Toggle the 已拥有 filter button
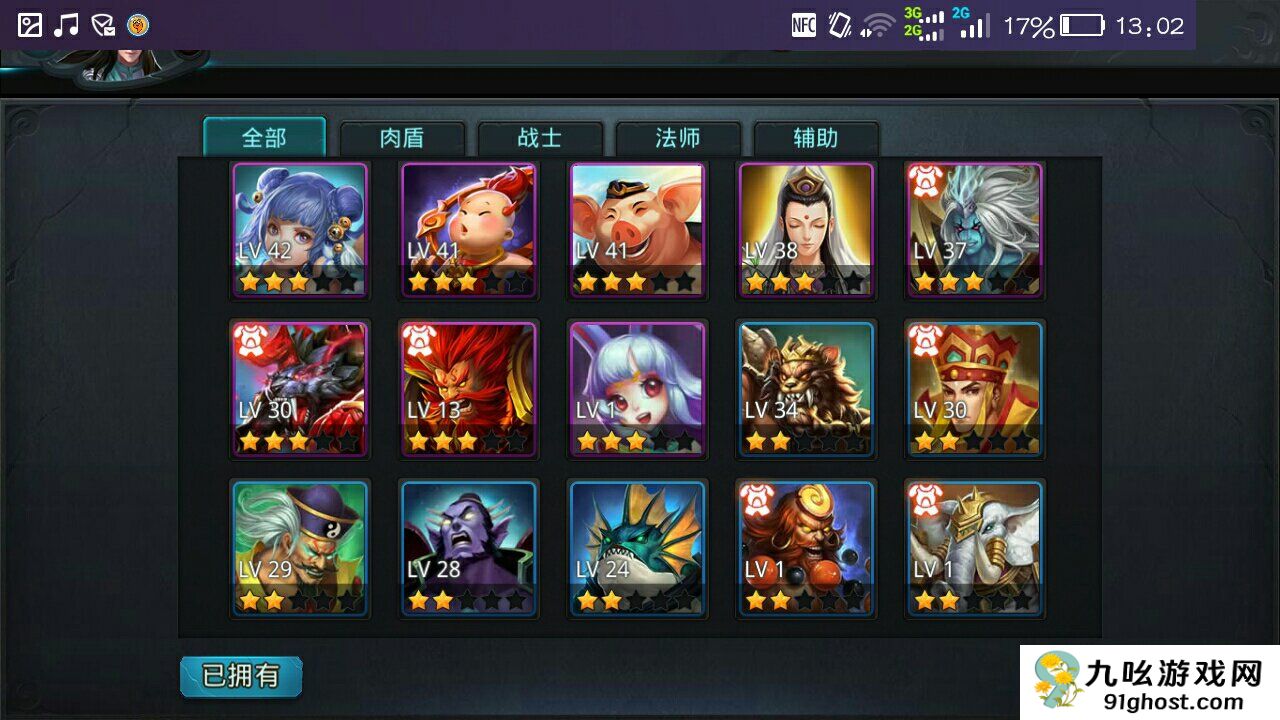Image resolution: width=1280 pixels, height=720 pixels. tap(241, 676)
